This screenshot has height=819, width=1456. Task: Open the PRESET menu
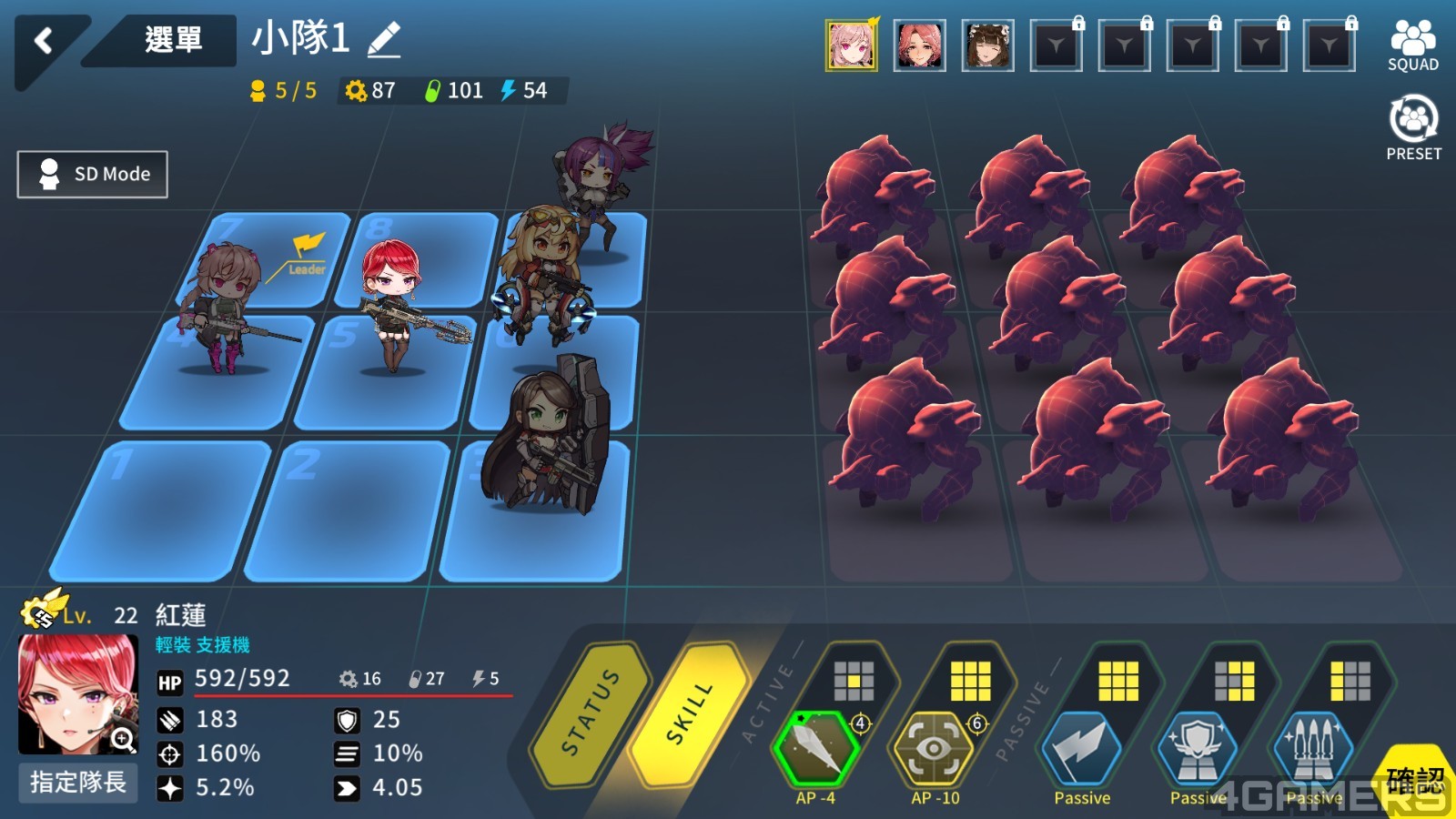(x=1413, y=129)
